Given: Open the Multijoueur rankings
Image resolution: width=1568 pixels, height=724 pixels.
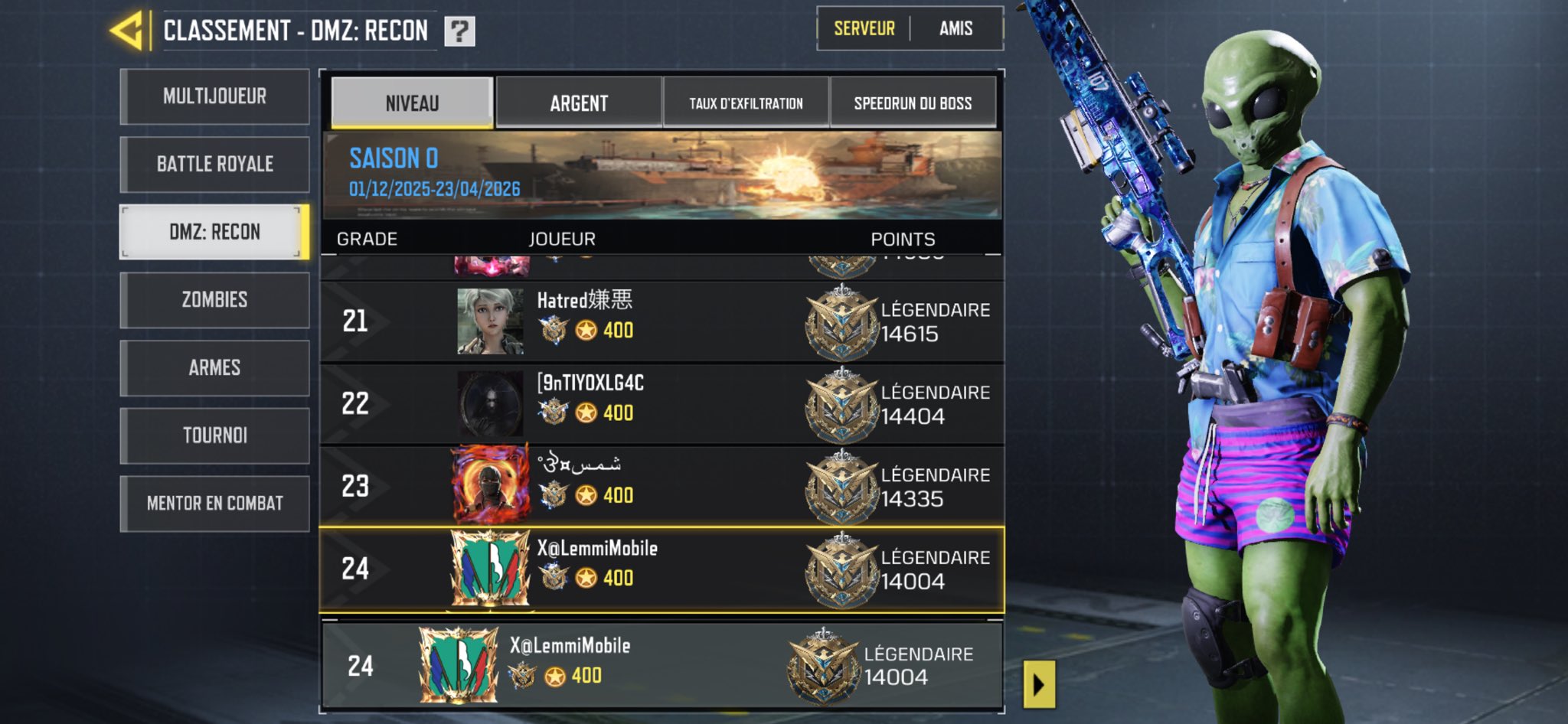Looking at the screenshot, I should 215,96.
